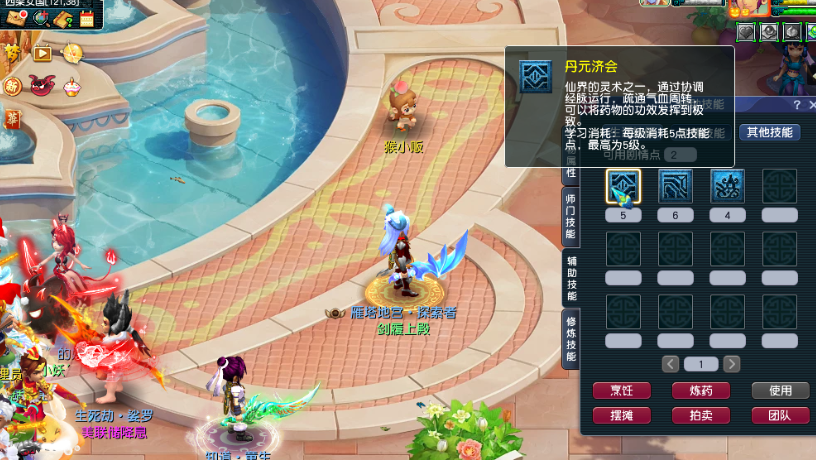Select the level 6 maze-pattern skill icon
The width and height of the screenshot is (816, 460).
coord(676,187)
